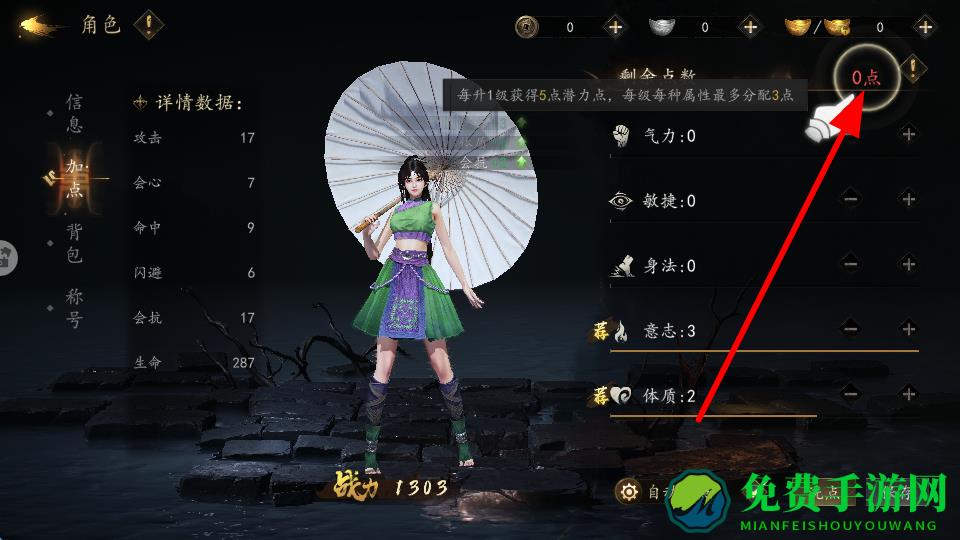Open the auto-allocate gear setting

[629, 491]
